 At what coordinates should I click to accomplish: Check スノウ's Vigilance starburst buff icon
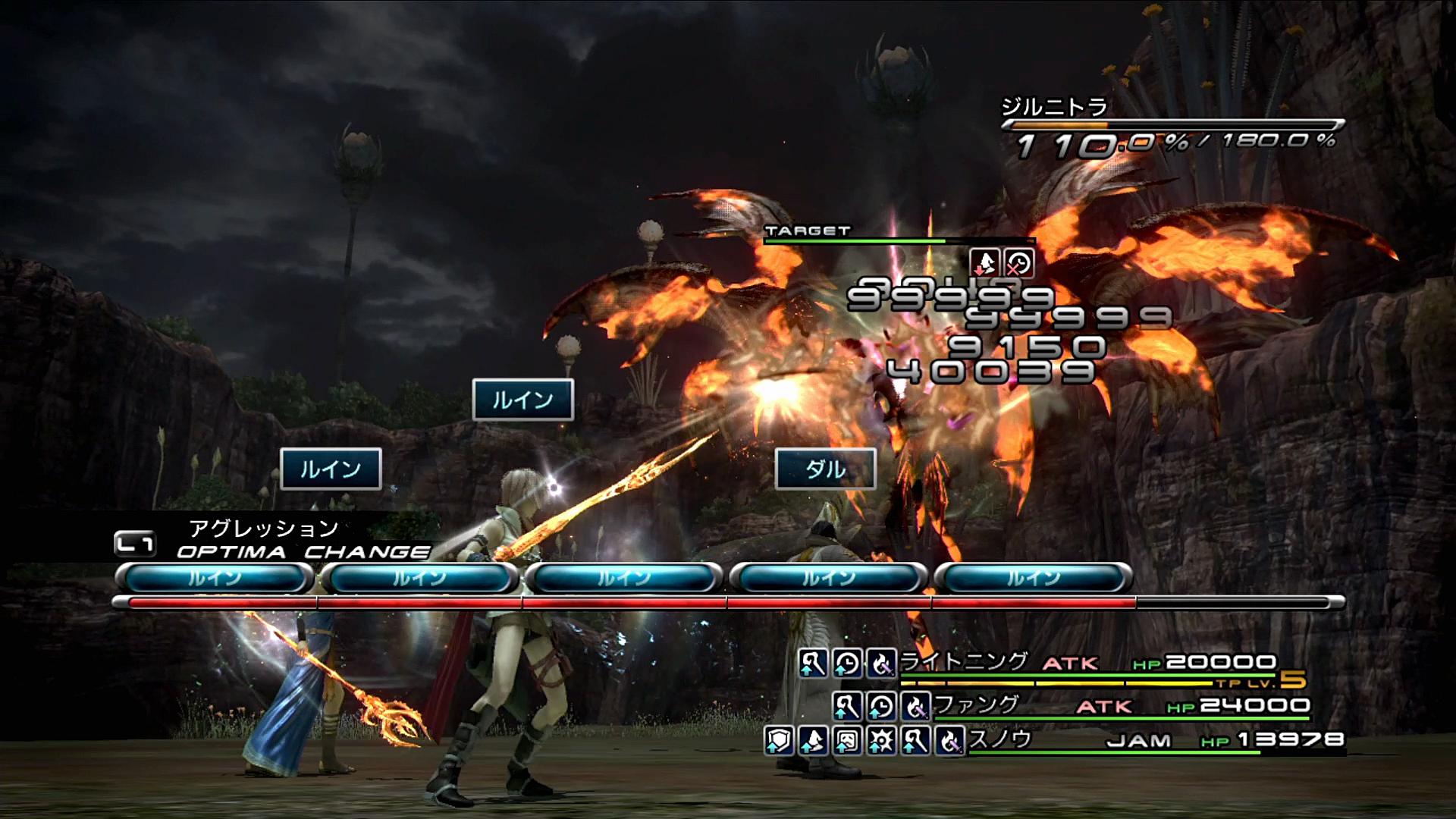[x=881, y=740]
